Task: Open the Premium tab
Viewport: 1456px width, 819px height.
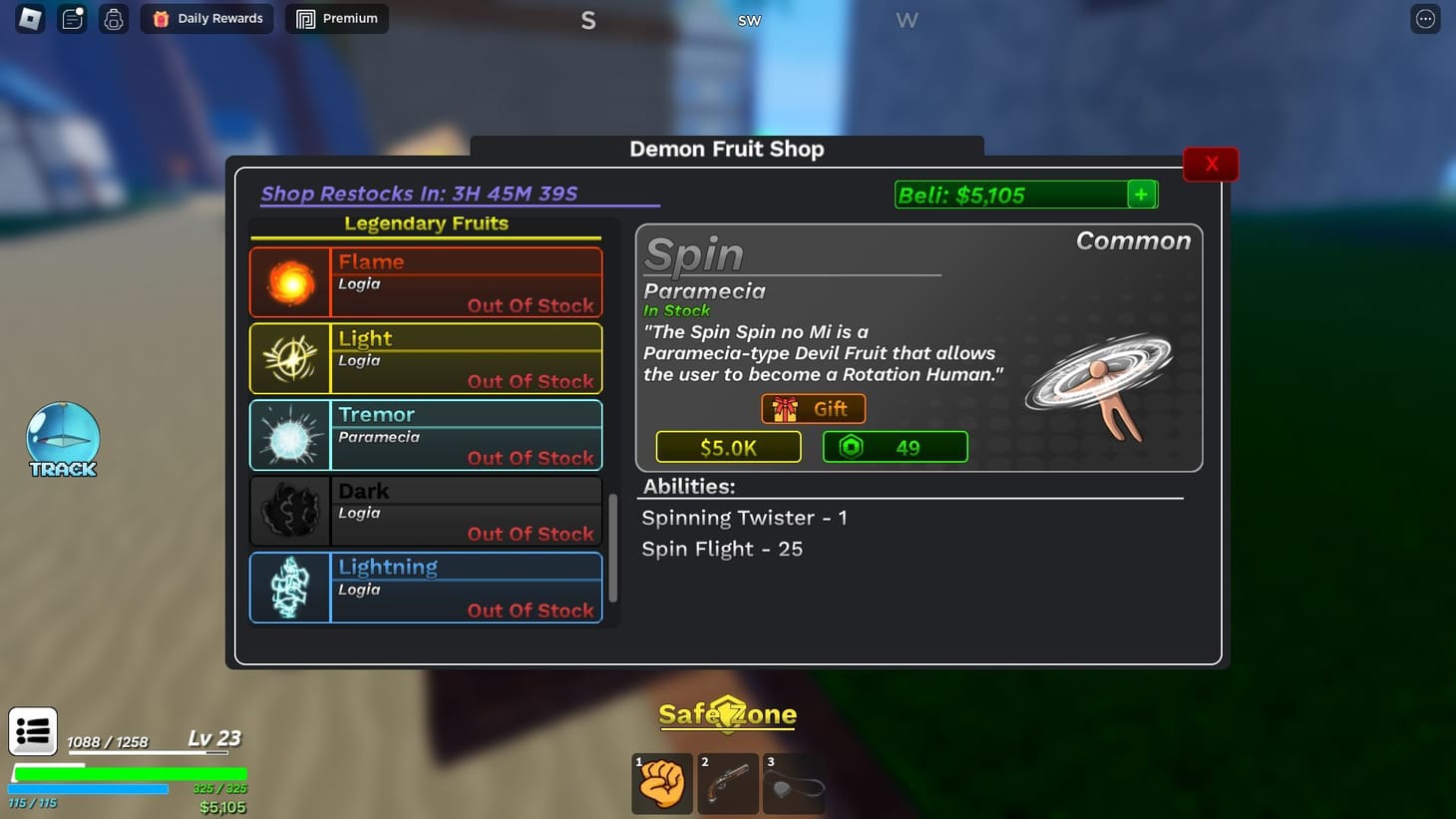Action: click(336, 18)
